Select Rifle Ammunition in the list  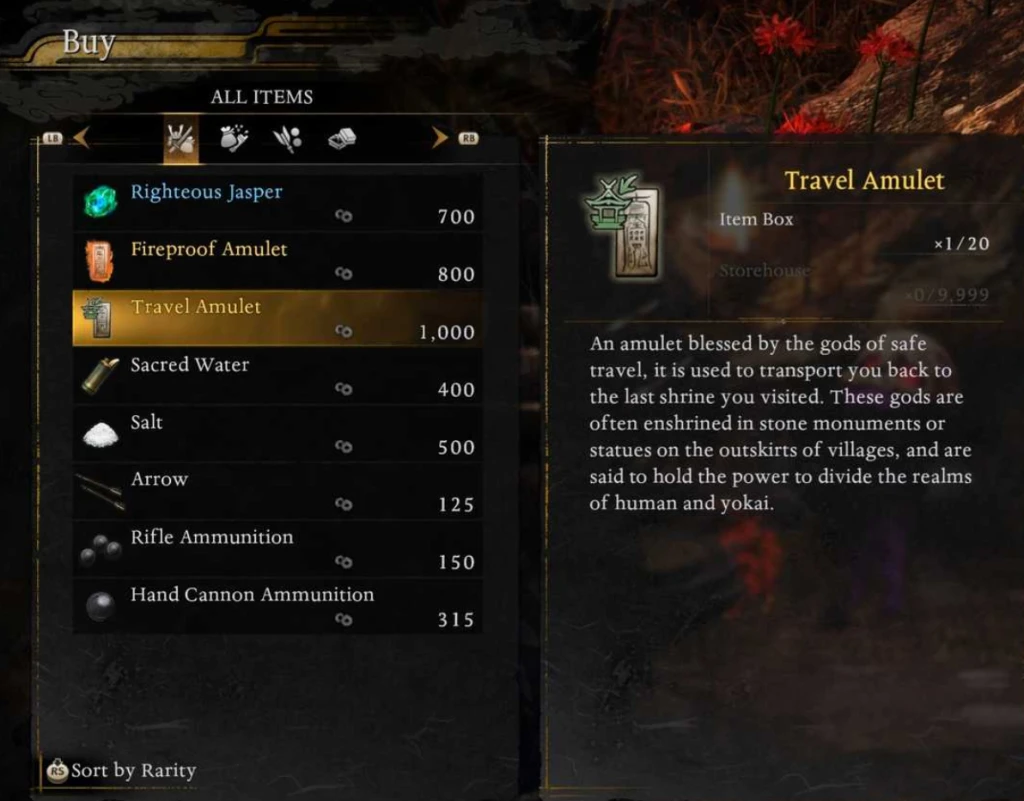pos(277,548)
